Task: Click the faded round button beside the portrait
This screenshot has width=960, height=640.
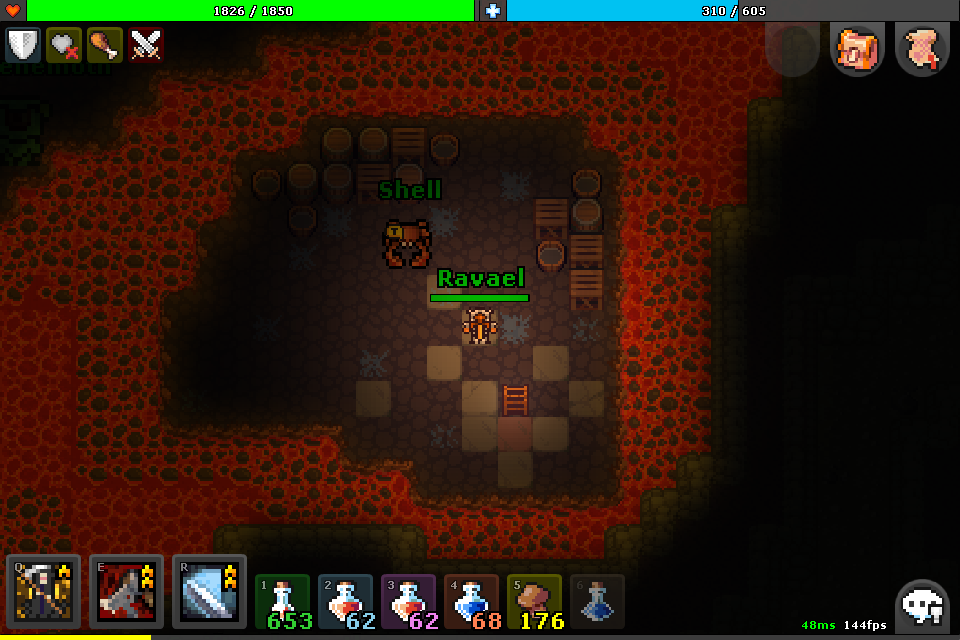Action: 793,49
